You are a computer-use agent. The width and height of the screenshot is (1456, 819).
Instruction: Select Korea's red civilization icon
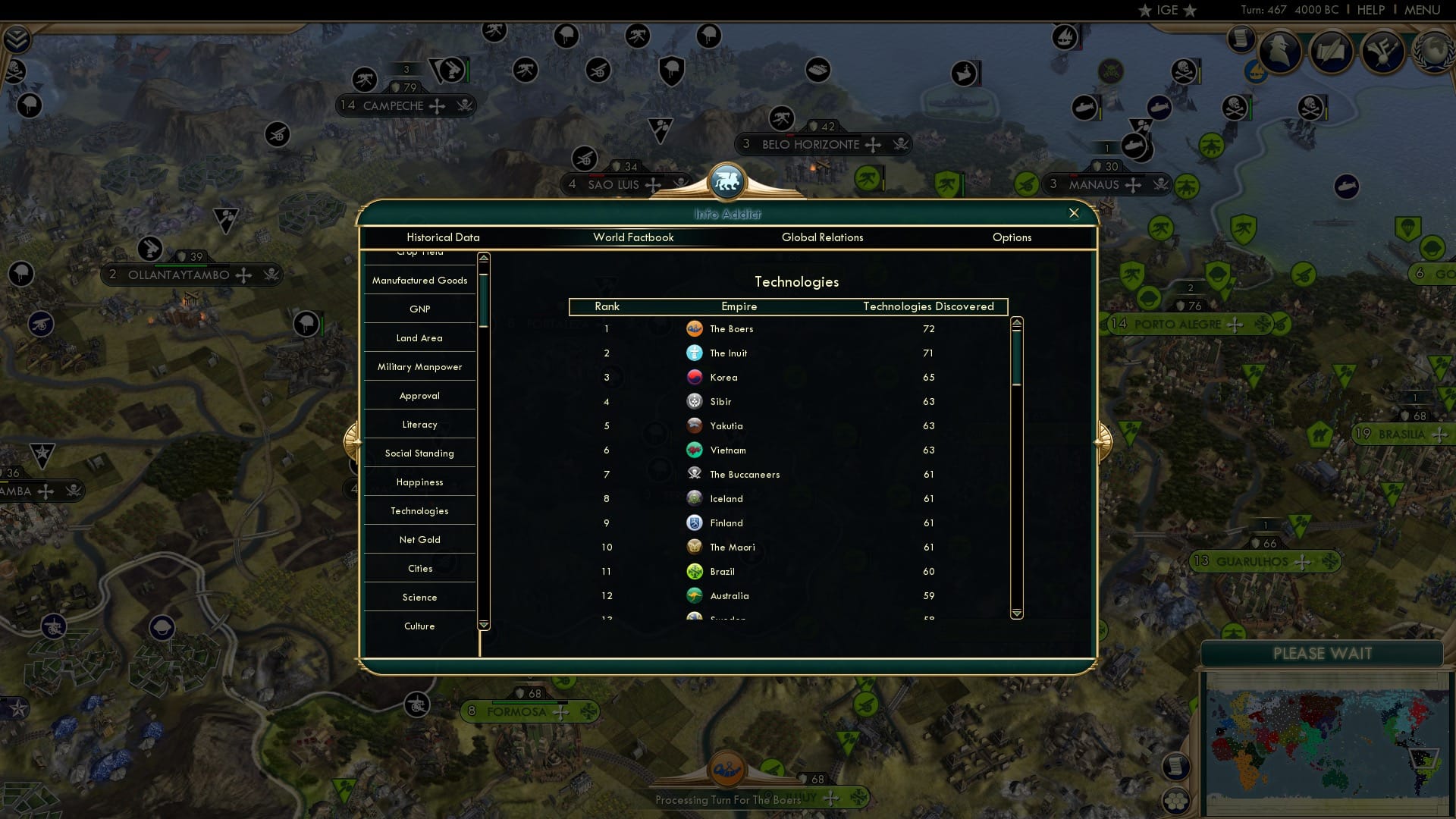pyautogui.click(x=695, y=377)
